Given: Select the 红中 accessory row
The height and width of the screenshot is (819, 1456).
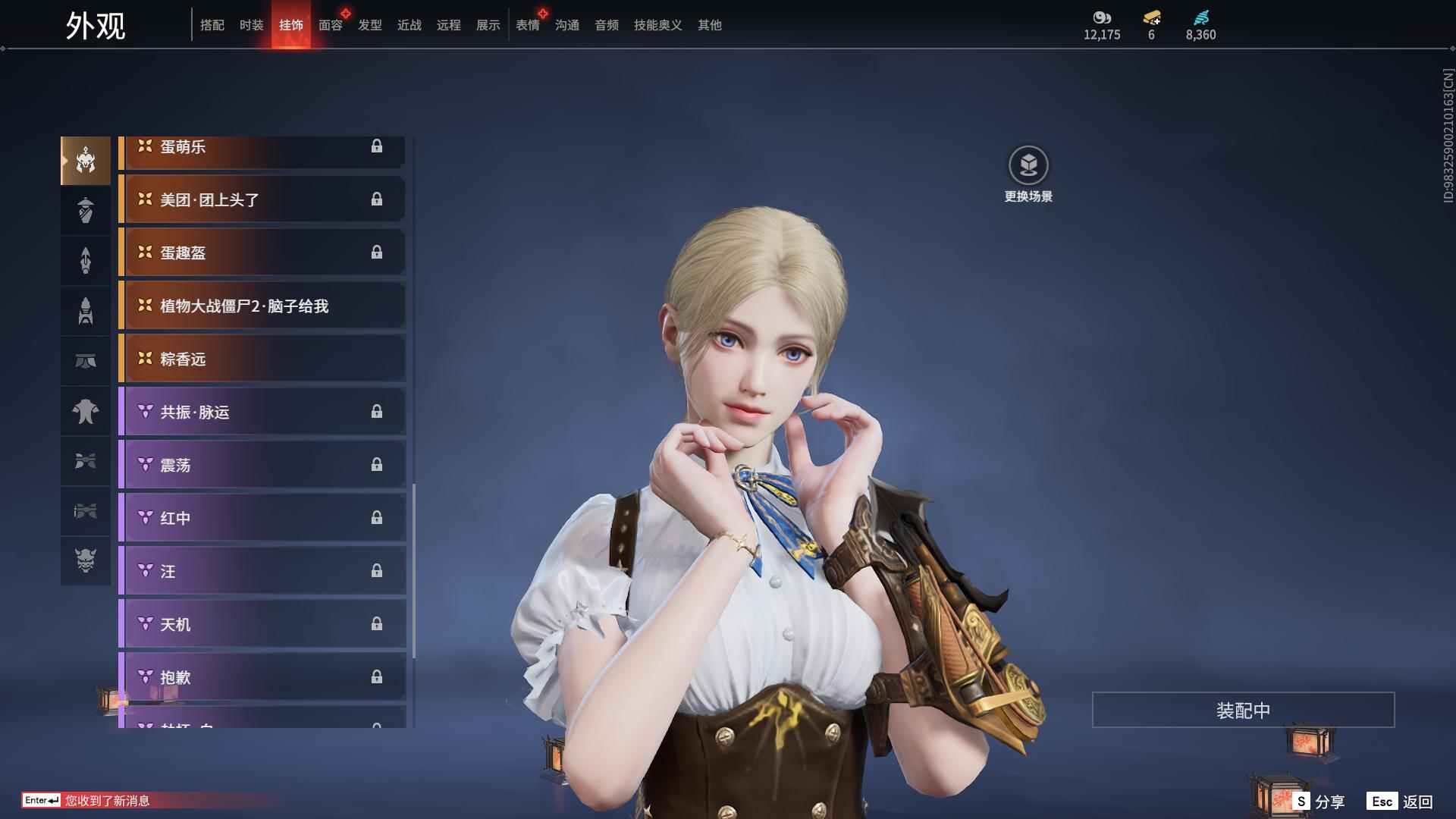Looking at the screenshot, I should click(262, 518).
